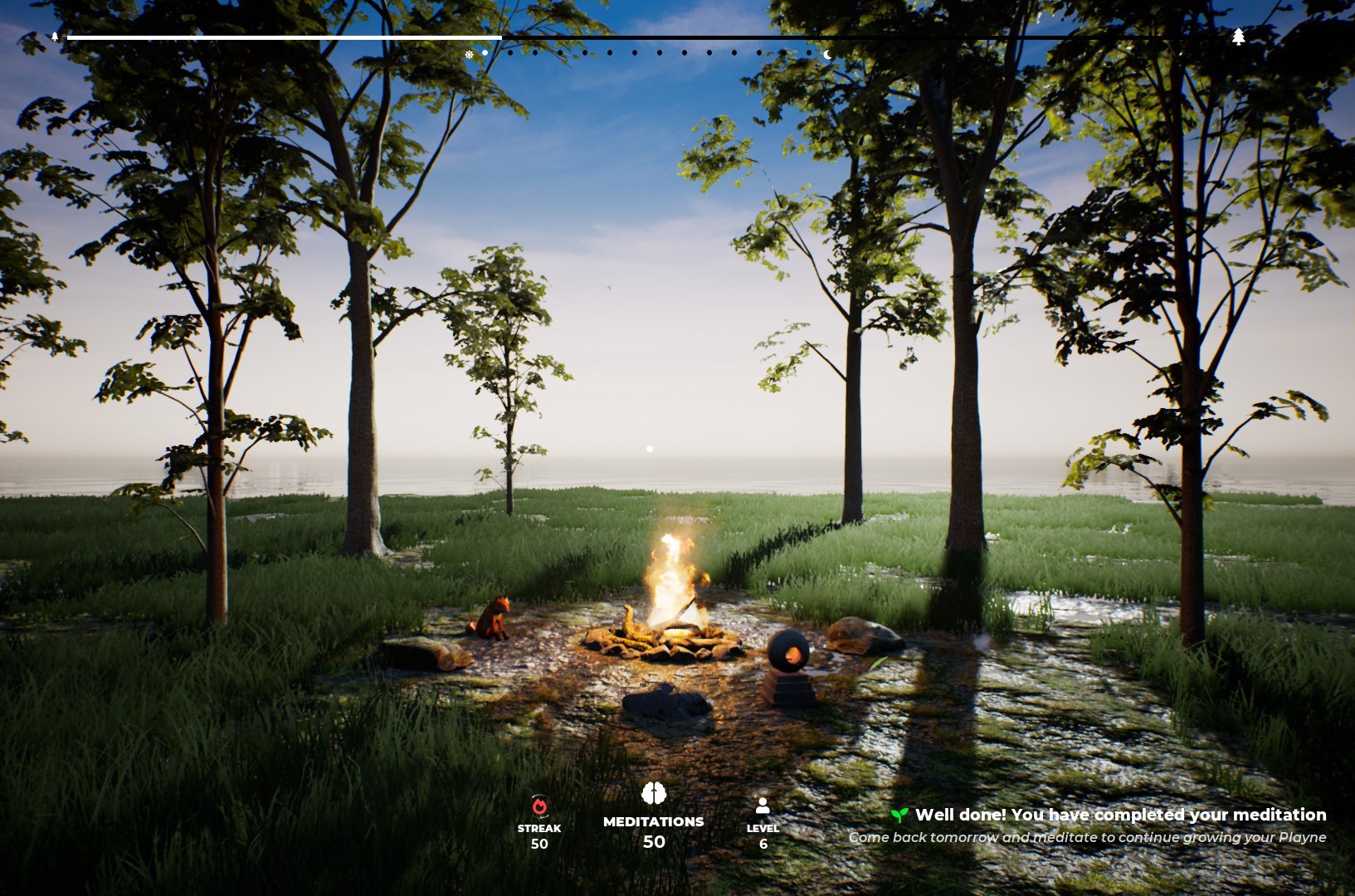Select the large tree icon ending the growth bar

(x=1238, y=37)
